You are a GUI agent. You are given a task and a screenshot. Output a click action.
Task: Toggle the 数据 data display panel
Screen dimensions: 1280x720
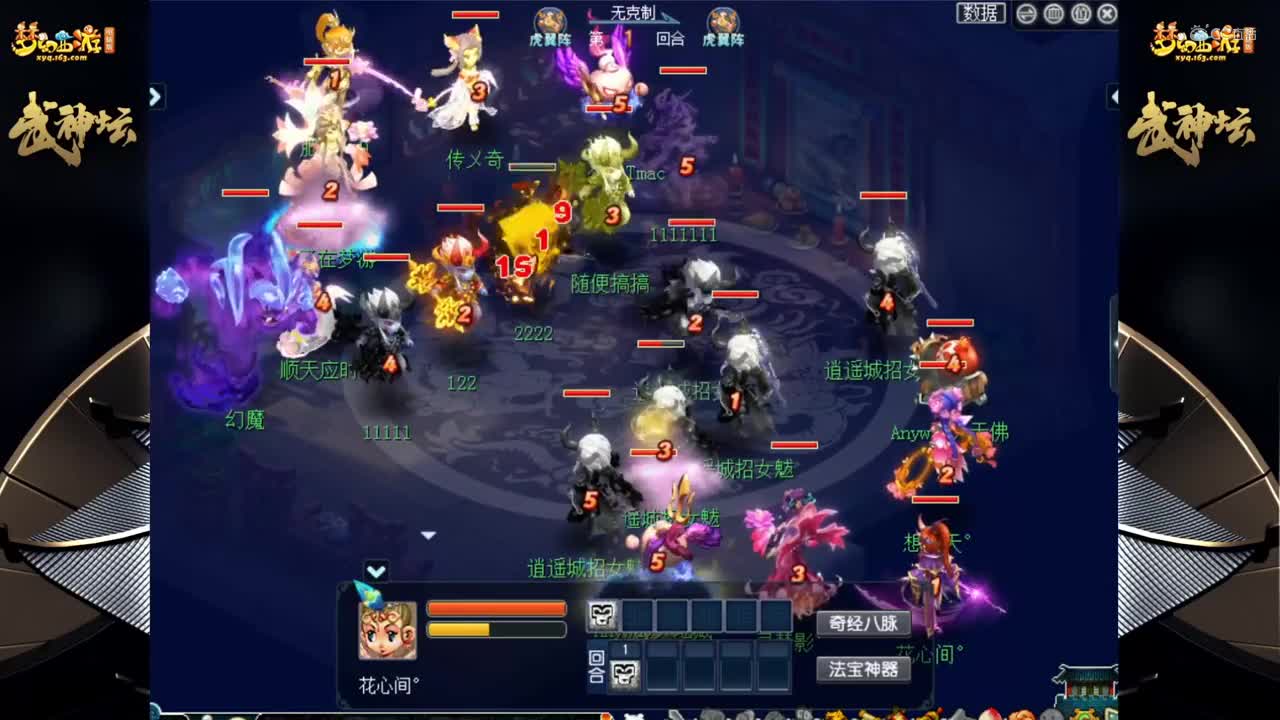(981, 13)
